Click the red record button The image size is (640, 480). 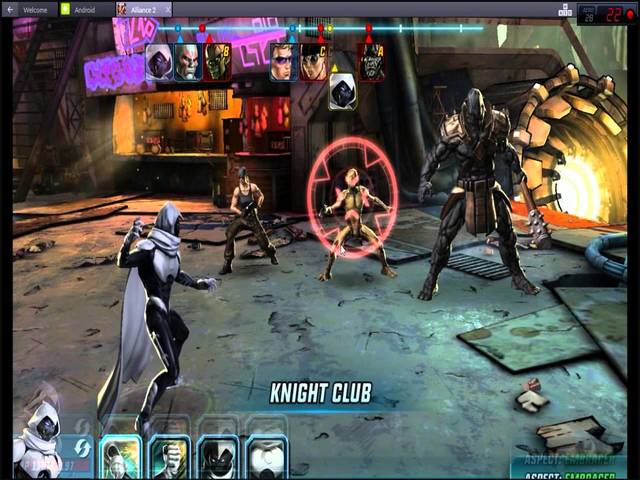631,15
